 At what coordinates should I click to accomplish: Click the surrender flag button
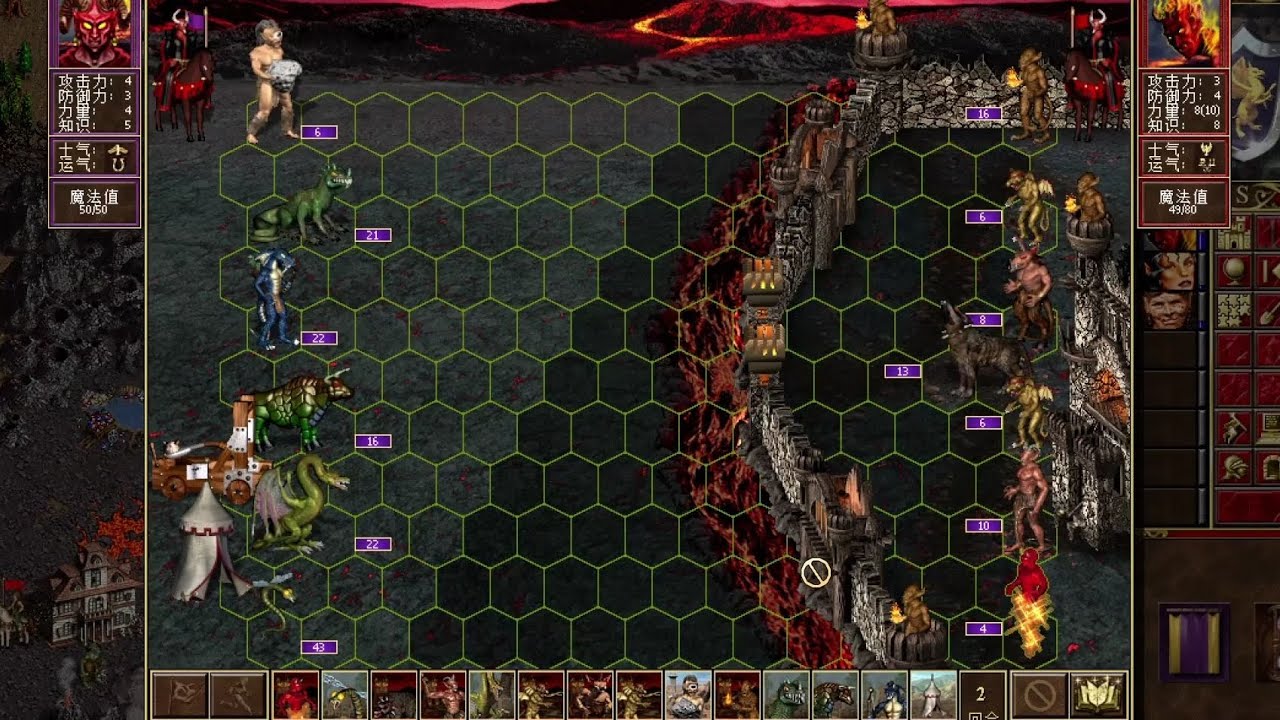tap(180, 695)
